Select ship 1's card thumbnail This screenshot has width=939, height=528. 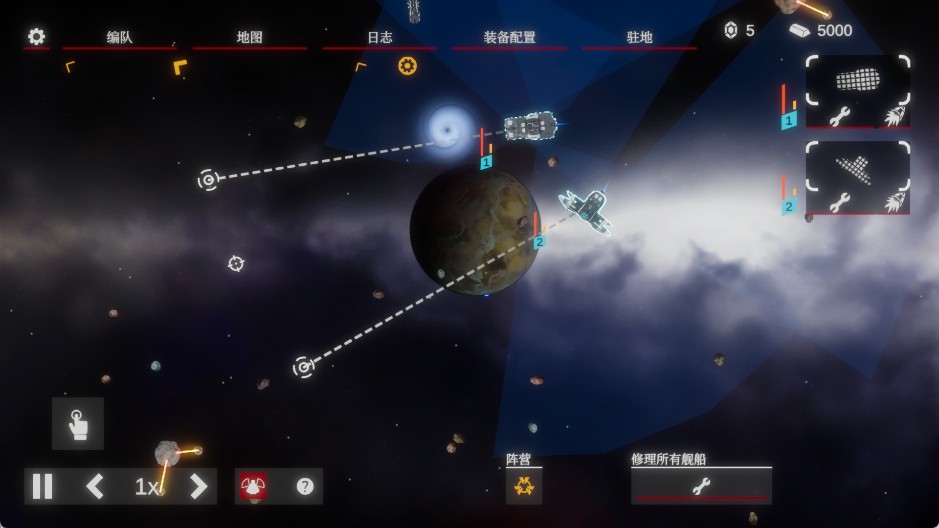coord(858,79)
